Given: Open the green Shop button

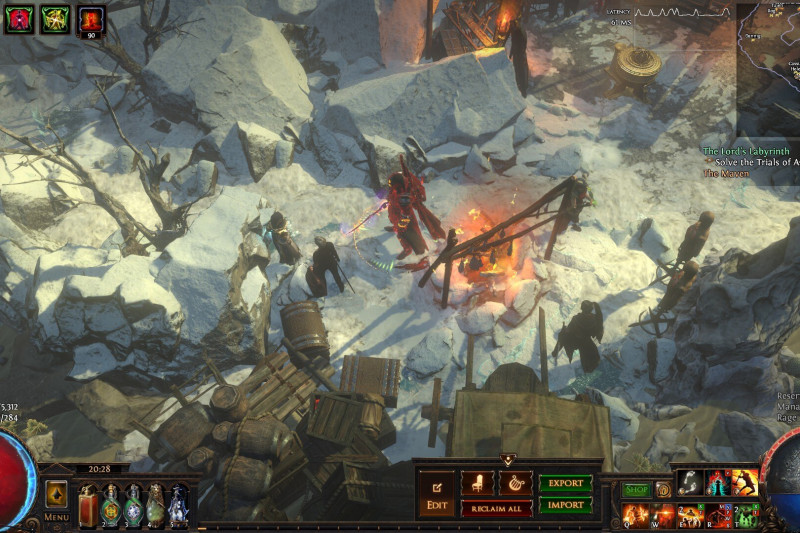Looking at the screenshot, I should [x=637, y=490].
